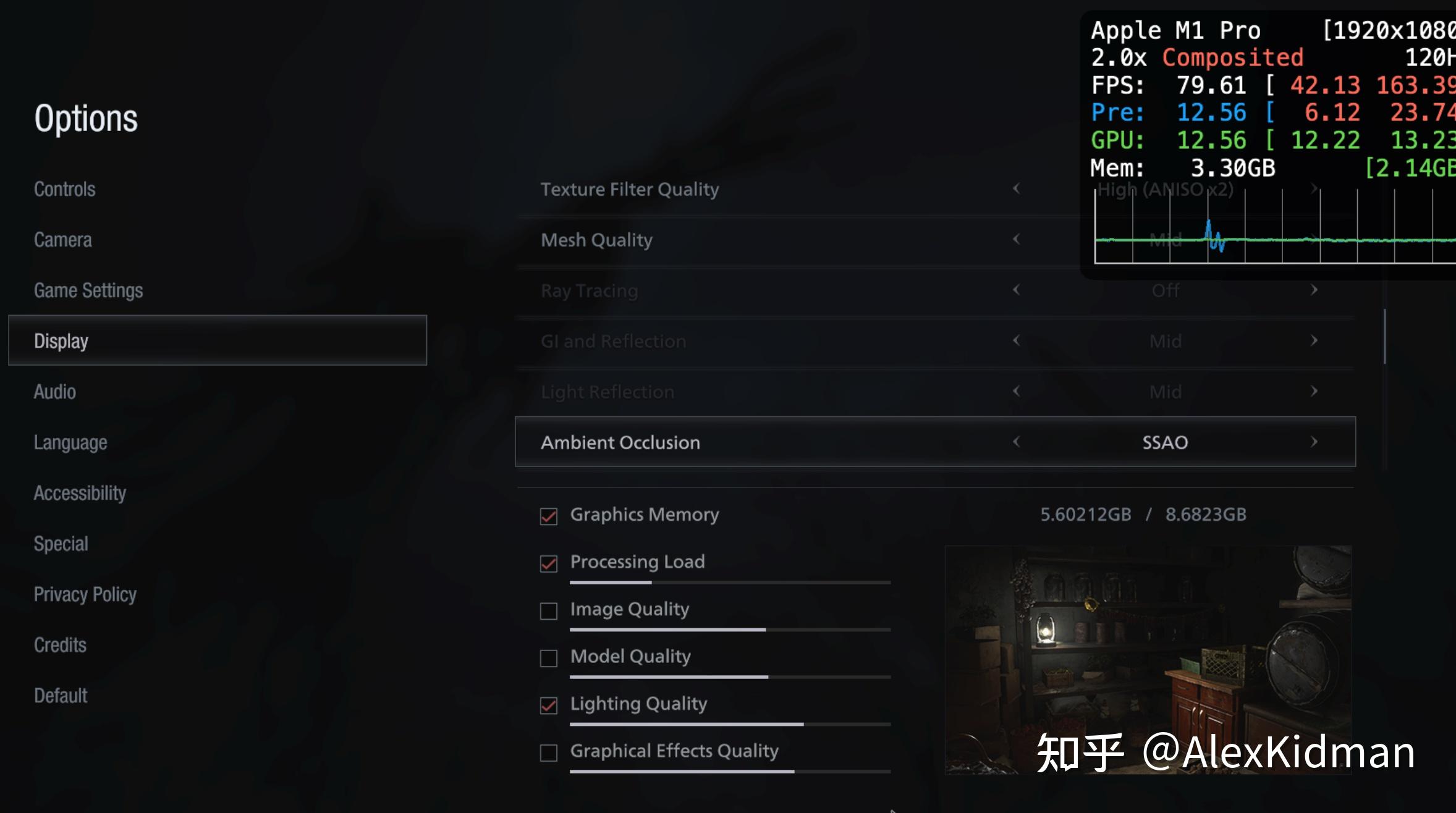
Task: Raise Mesh Quality with right arrow
Action: click(x=1314, y=240)
